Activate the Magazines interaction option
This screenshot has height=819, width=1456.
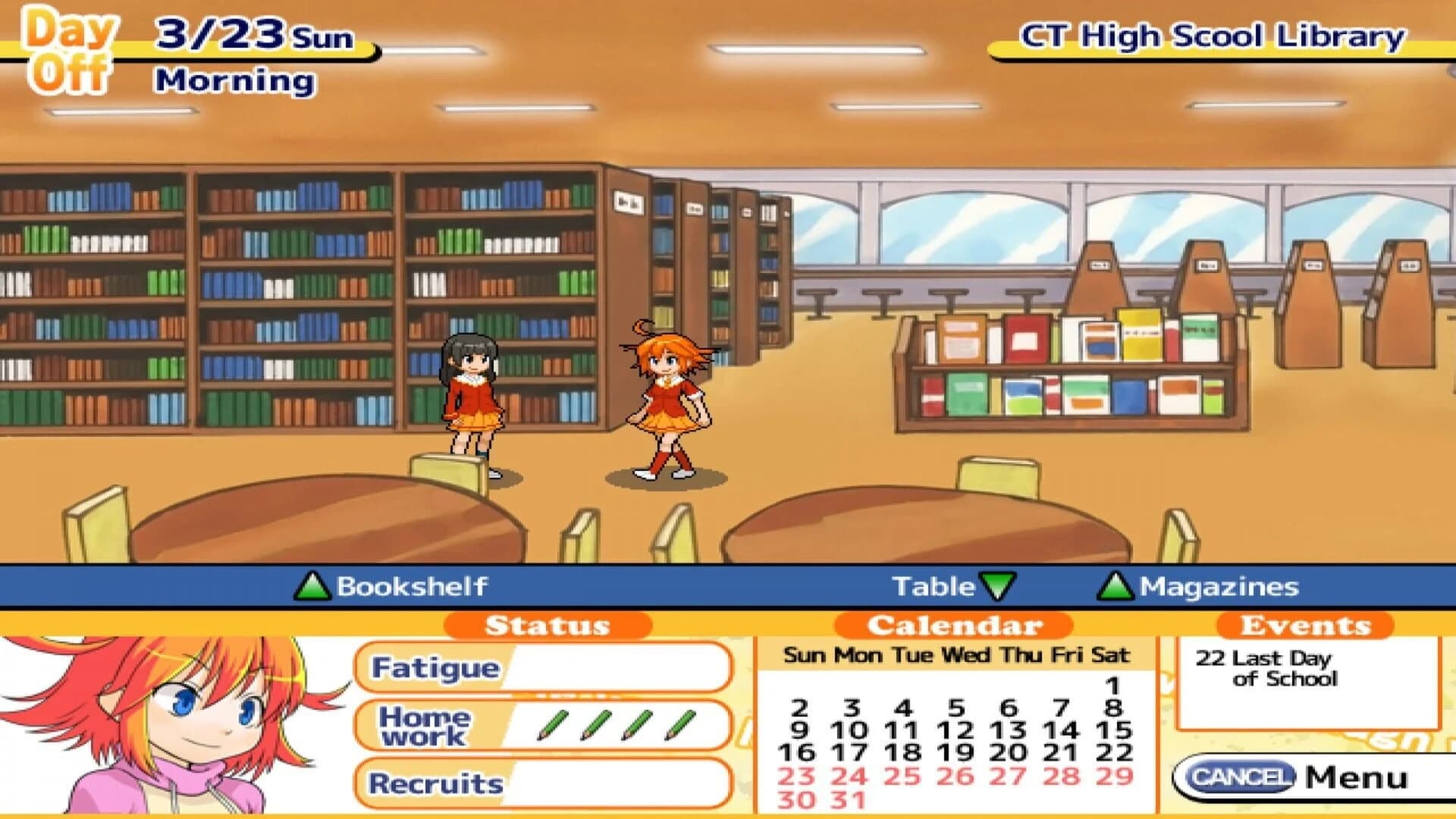coord(1221,586)
